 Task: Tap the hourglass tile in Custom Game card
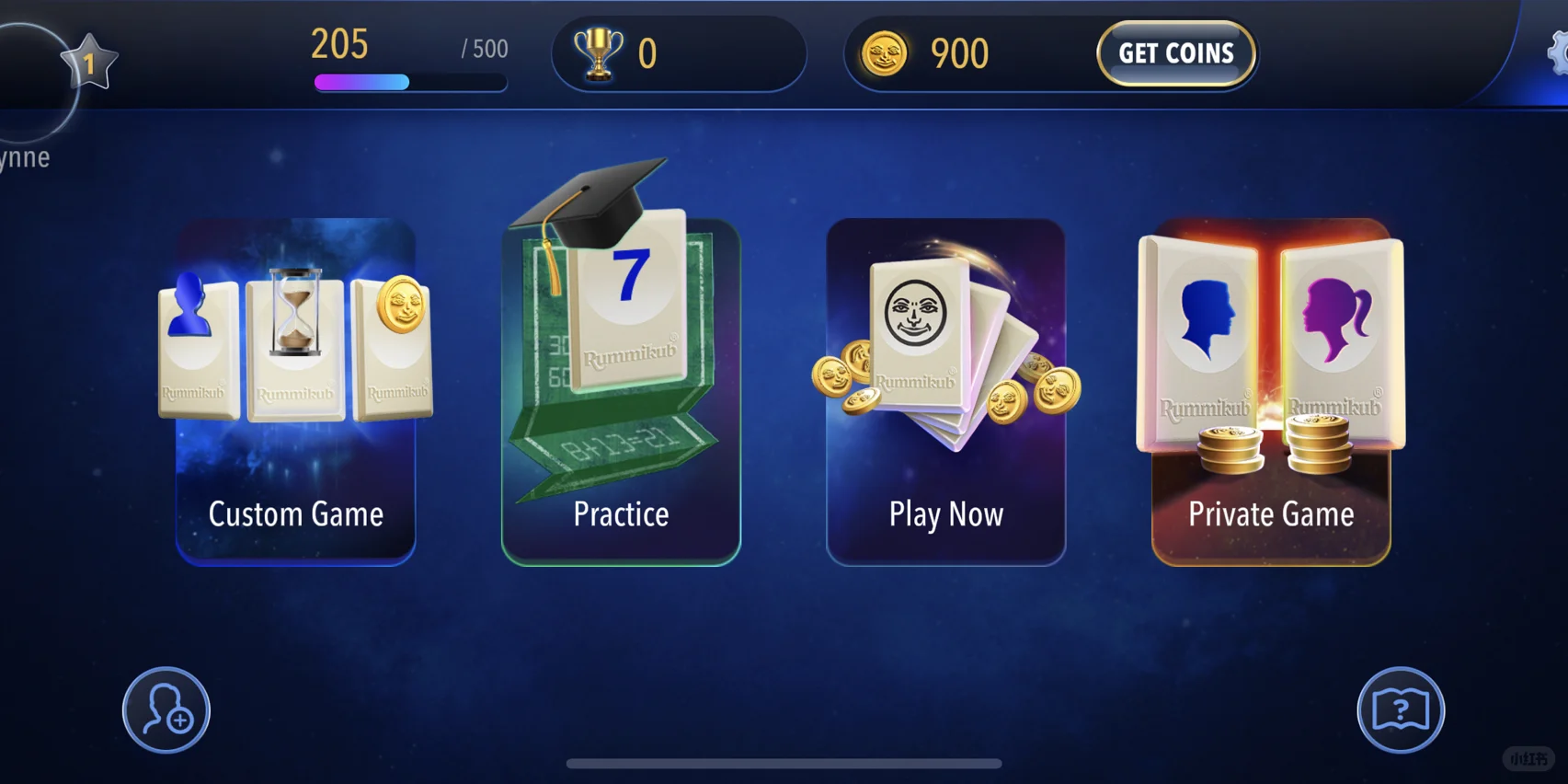(294, 345)
